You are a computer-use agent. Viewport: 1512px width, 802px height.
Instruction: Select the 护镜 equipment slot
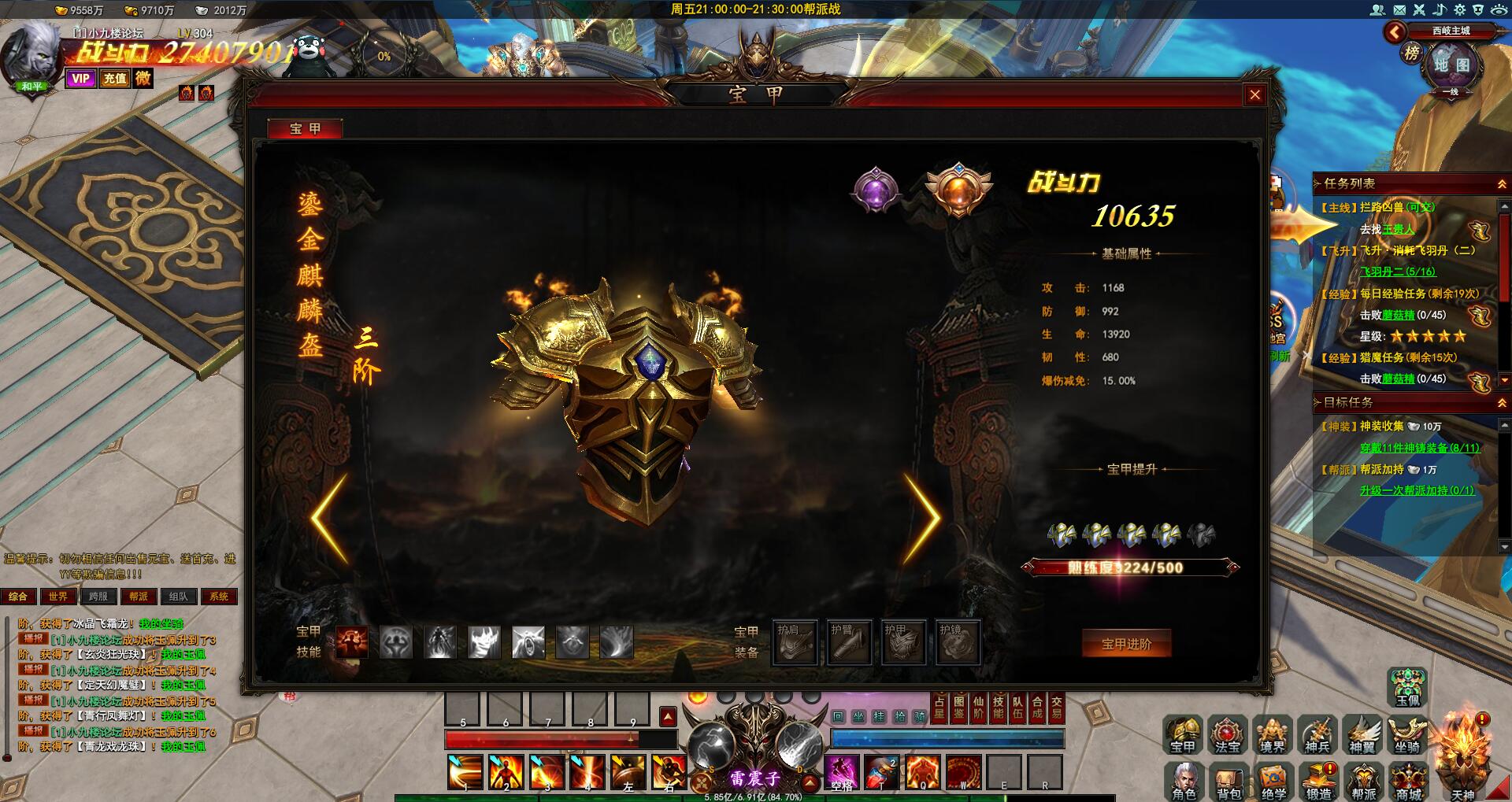958,642
